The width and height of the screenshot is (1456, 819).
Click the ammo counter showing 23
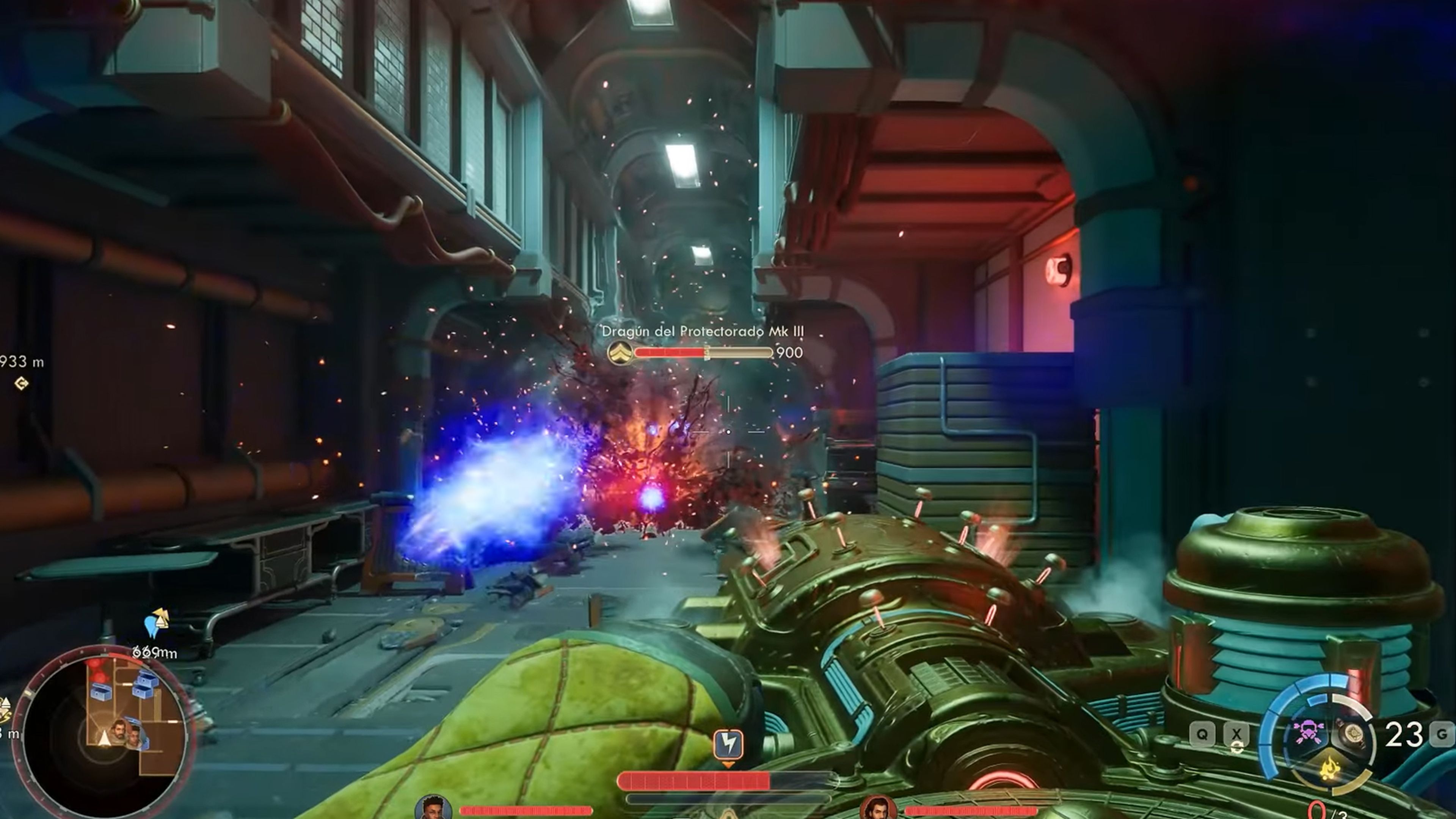[1403, 733]
